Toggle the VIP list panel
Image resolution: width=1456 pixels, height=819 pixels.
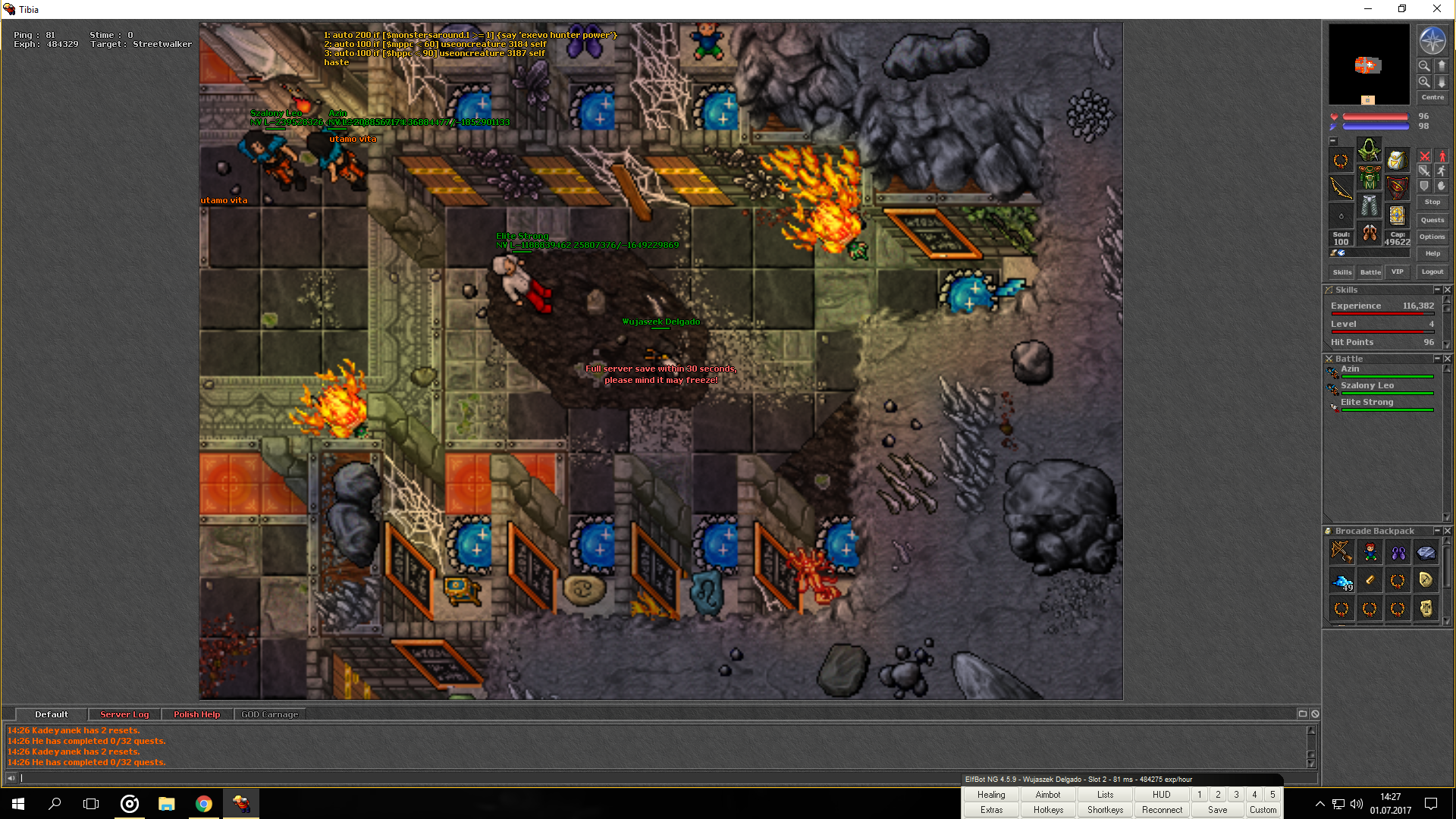1397,271
